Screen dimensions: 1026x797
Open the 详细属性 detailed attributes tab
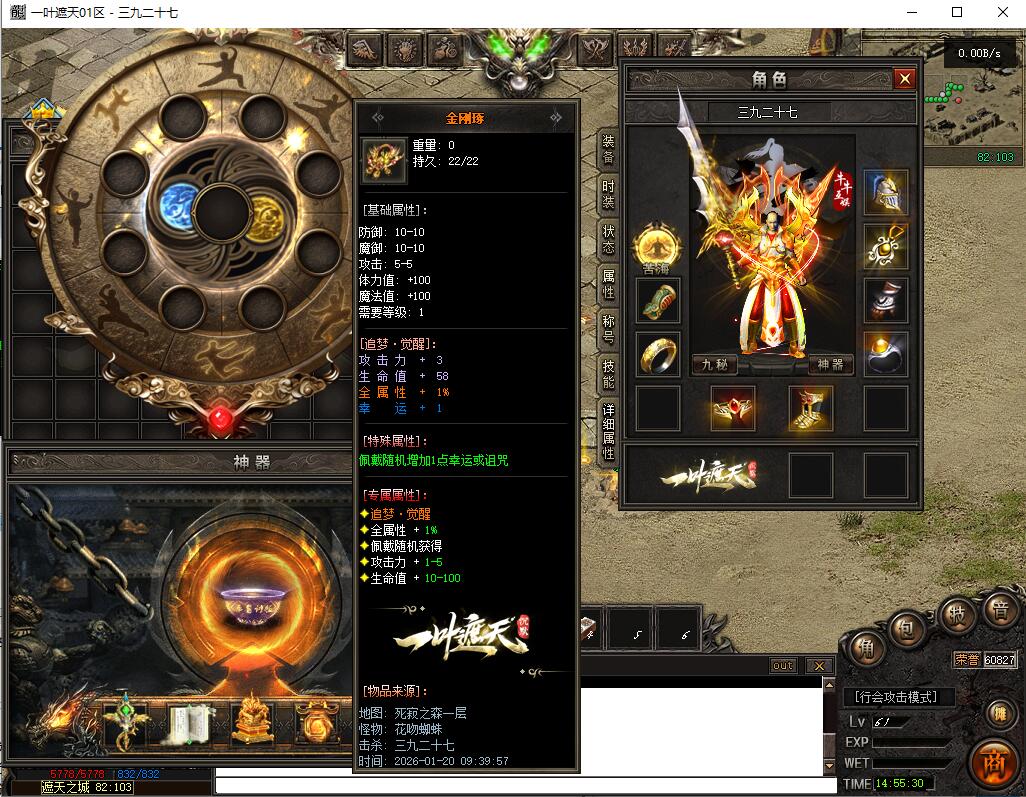608,432
